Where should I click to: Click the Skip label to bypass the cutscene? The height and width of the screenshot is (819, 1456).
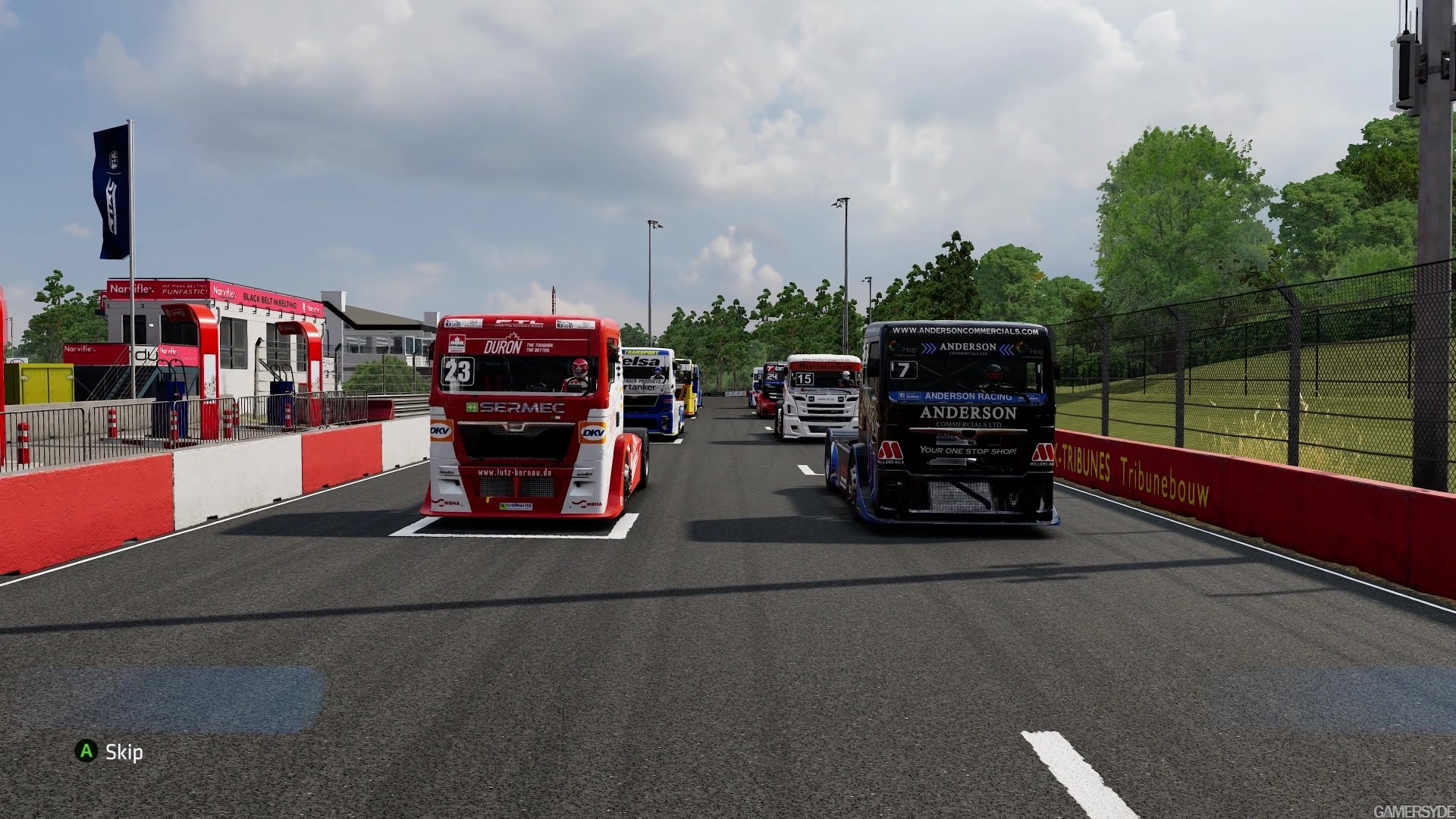pos(124,752)
